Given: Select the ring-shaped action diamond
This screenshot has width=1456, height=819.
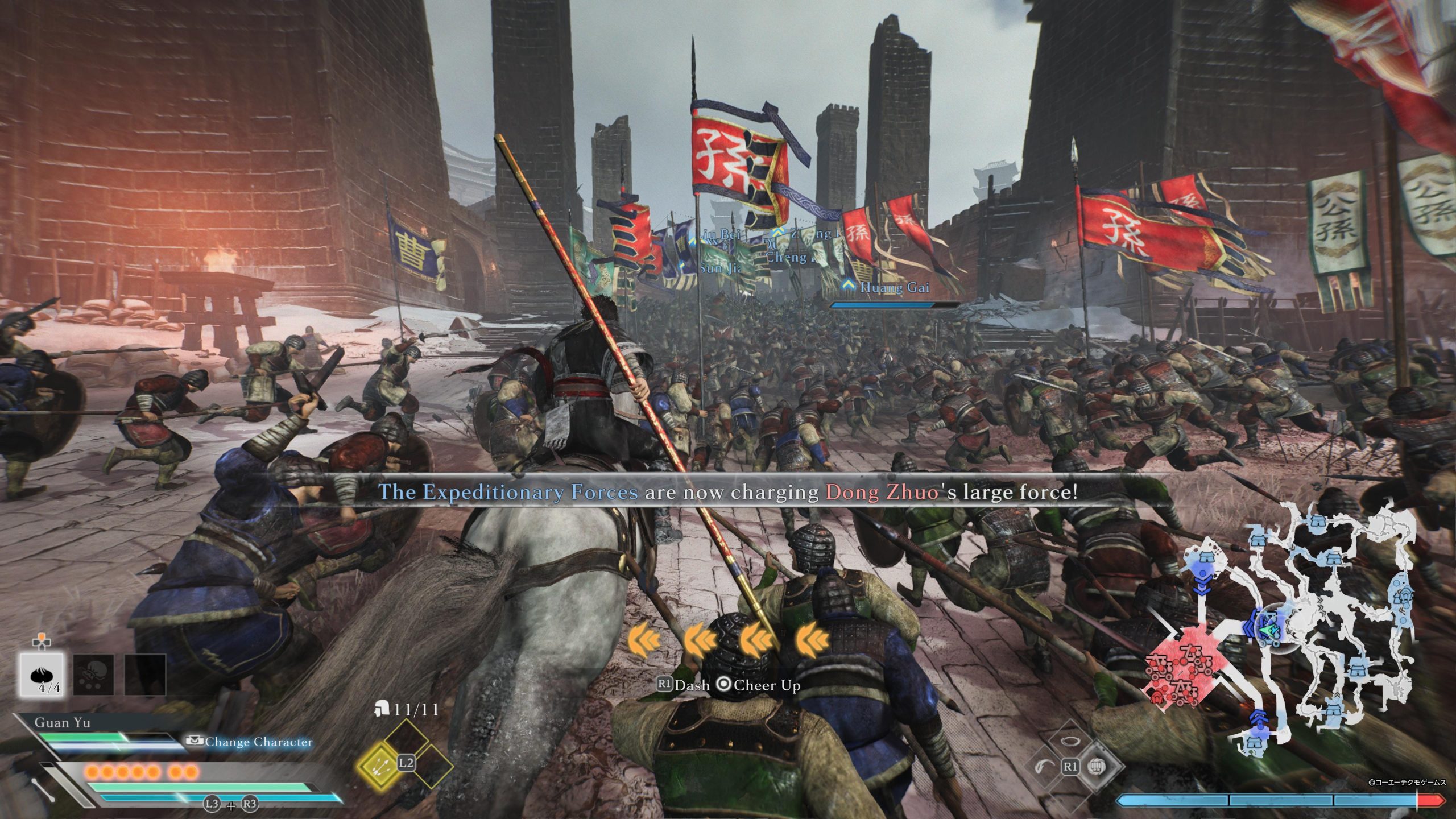Looking at the screenshot, I should 1070,741.
